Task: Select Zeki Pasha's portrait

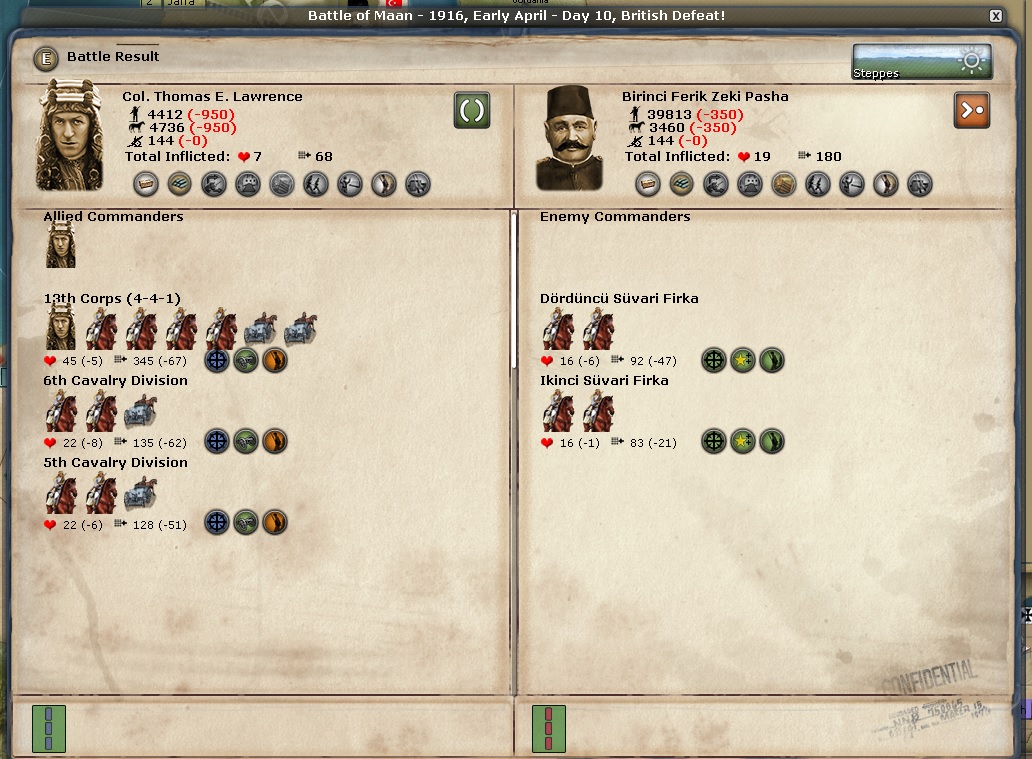Action: 569,139
